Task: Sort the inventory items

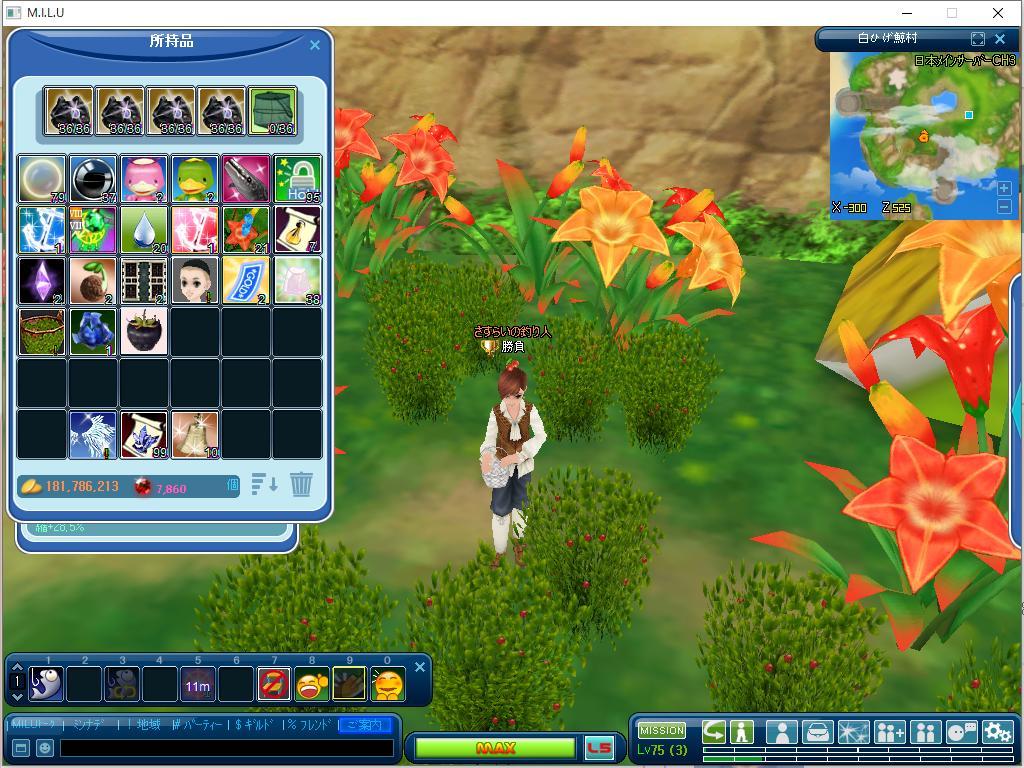Action: coord(264,485)
